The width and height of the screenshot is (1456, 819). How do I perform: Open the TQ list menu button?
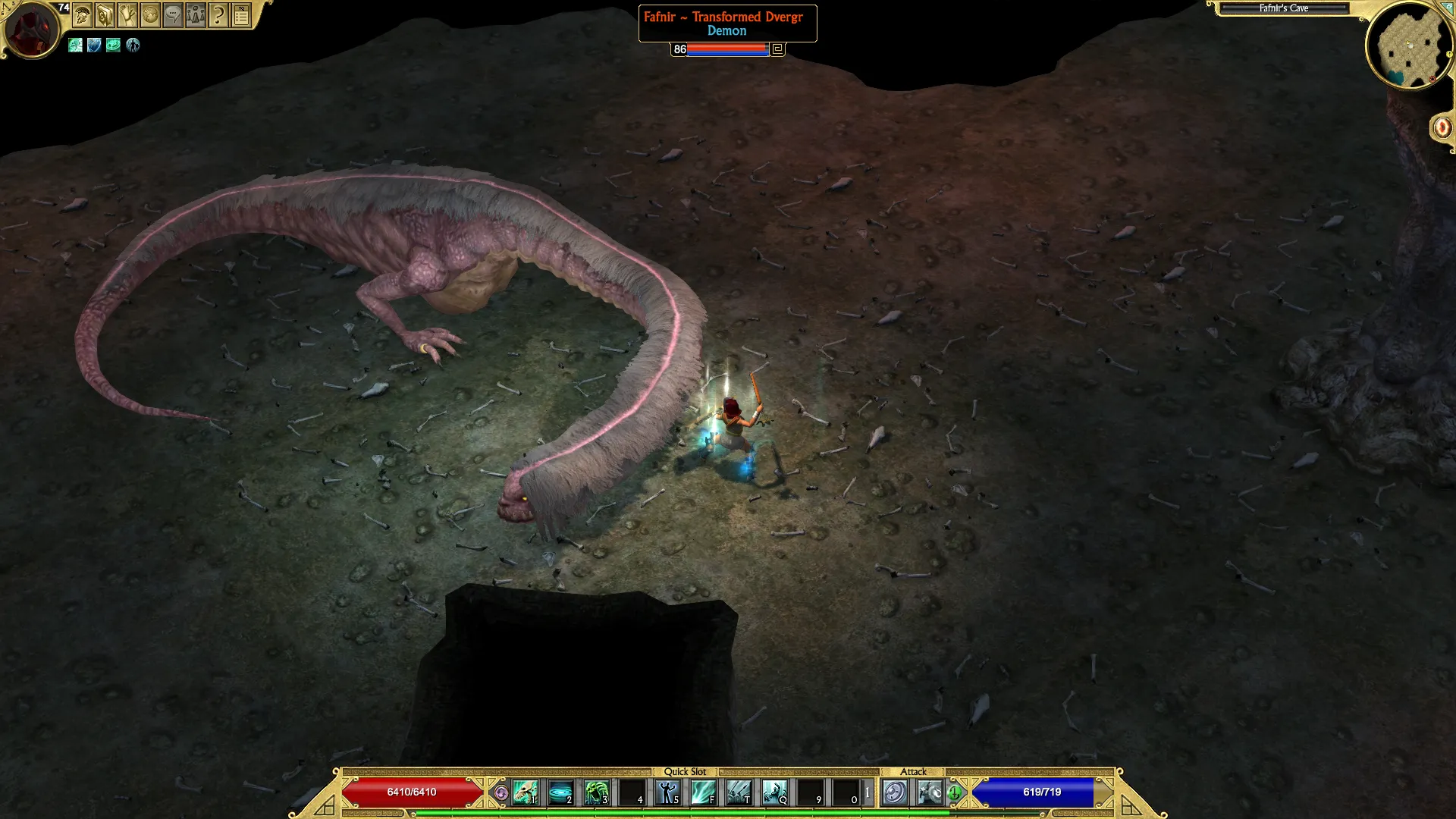pyautogui.click(x=241, y=15)
